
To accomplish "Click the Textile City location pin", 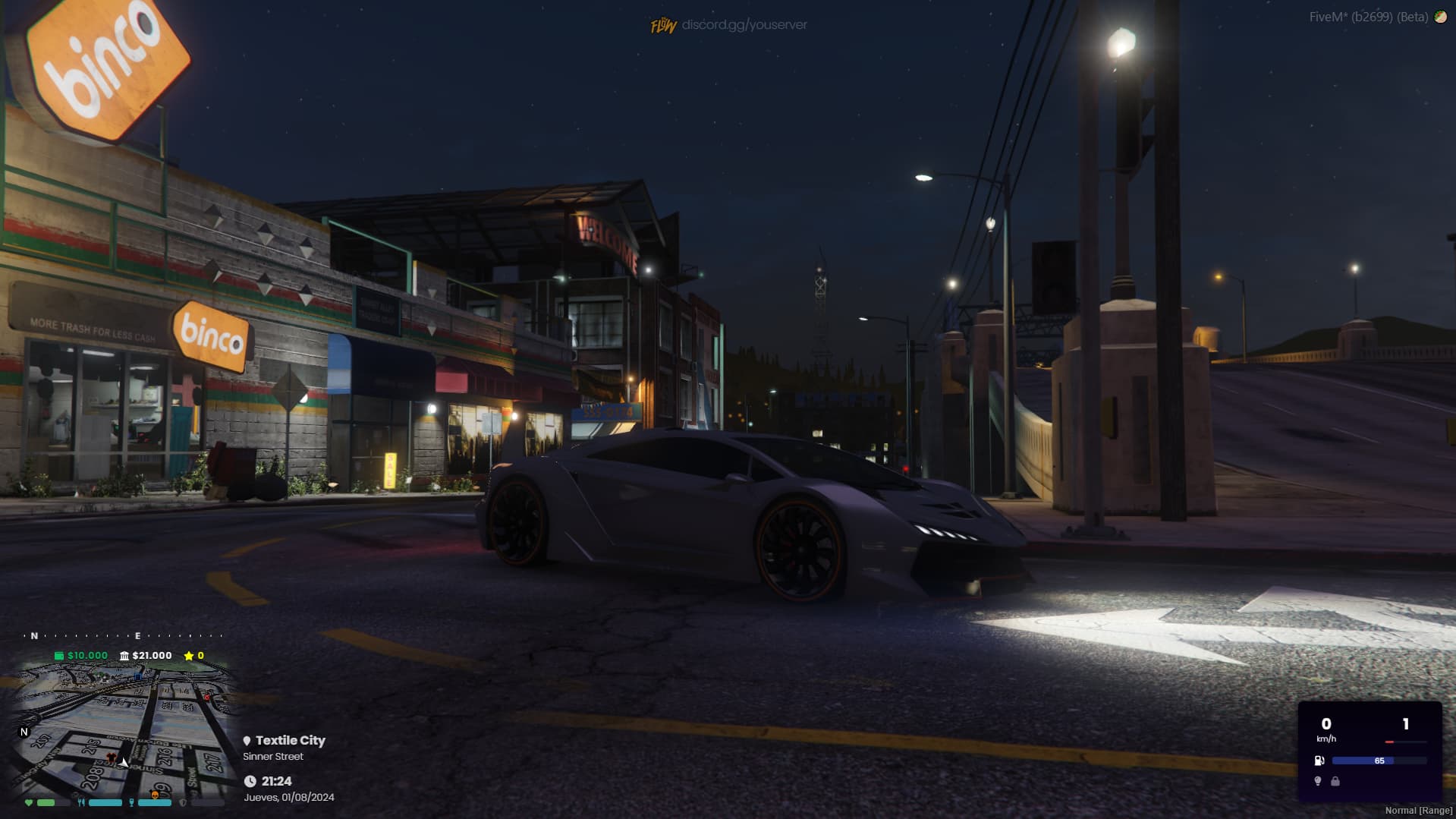I will (247, 741).
